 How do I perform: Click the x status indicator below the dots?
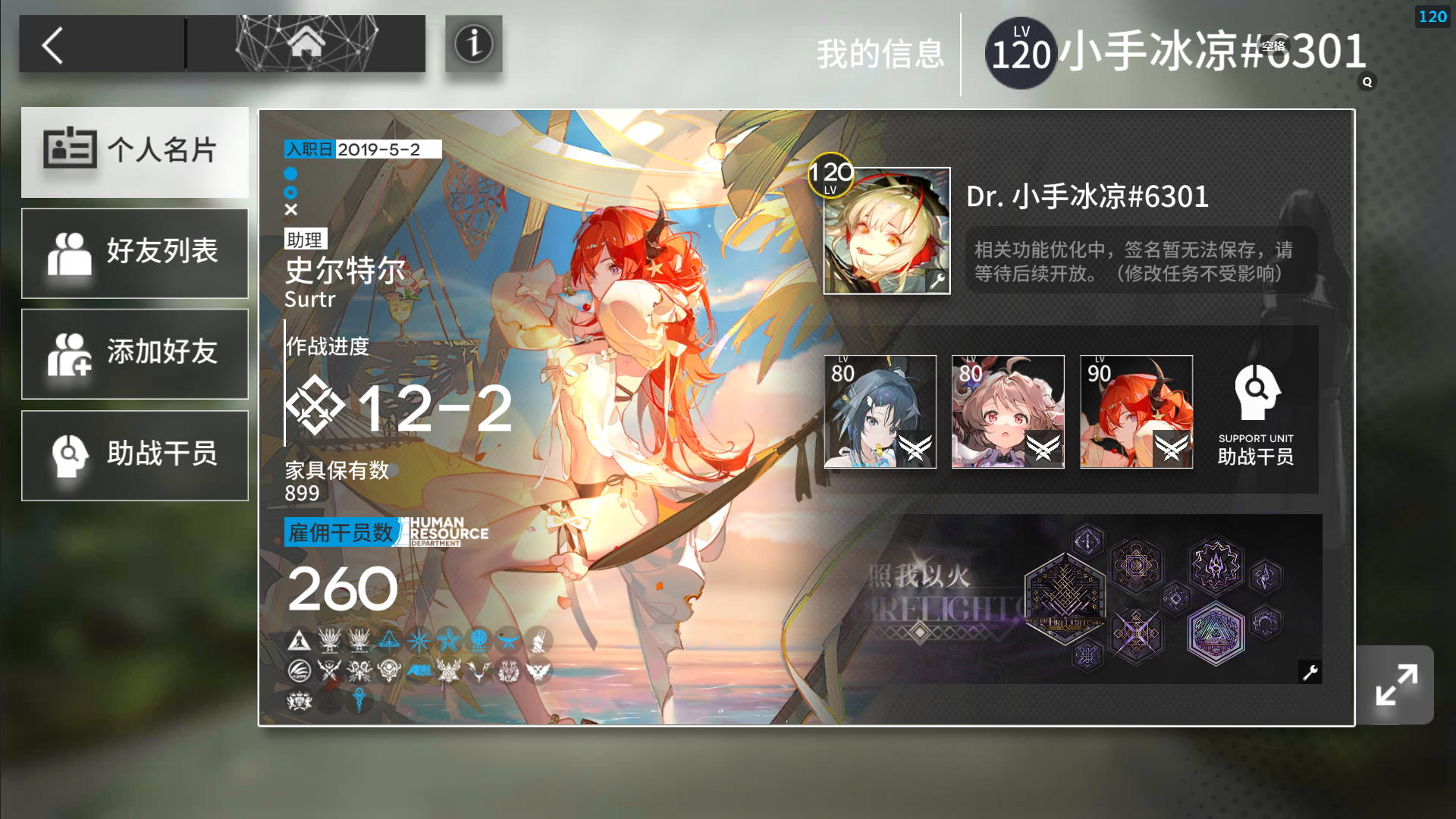tap(290, 211)
